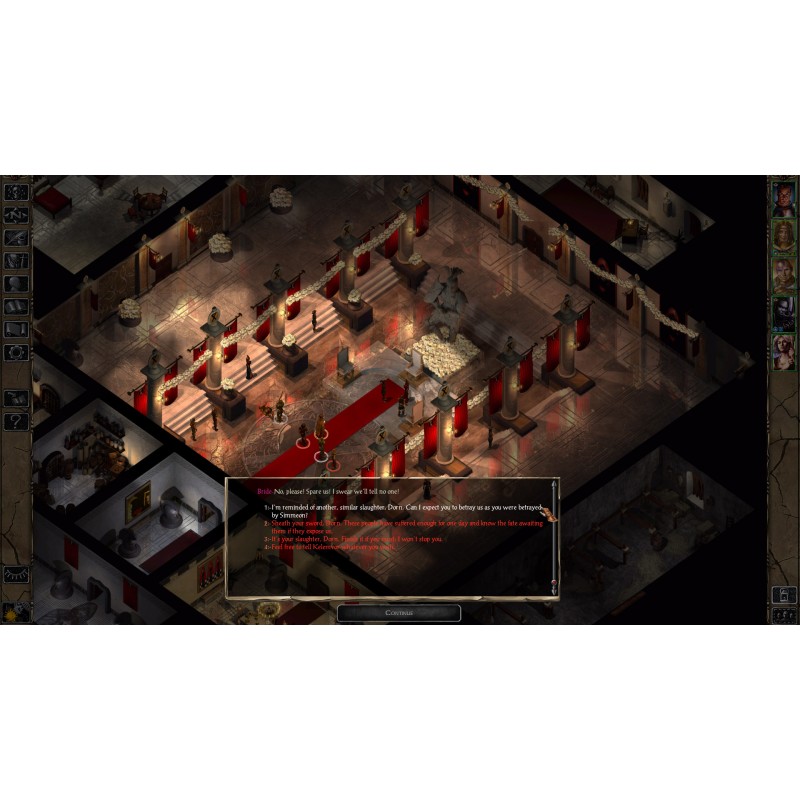Toggle the rest eye button in left sidebar
800x800 pixels.
point(16,575)
